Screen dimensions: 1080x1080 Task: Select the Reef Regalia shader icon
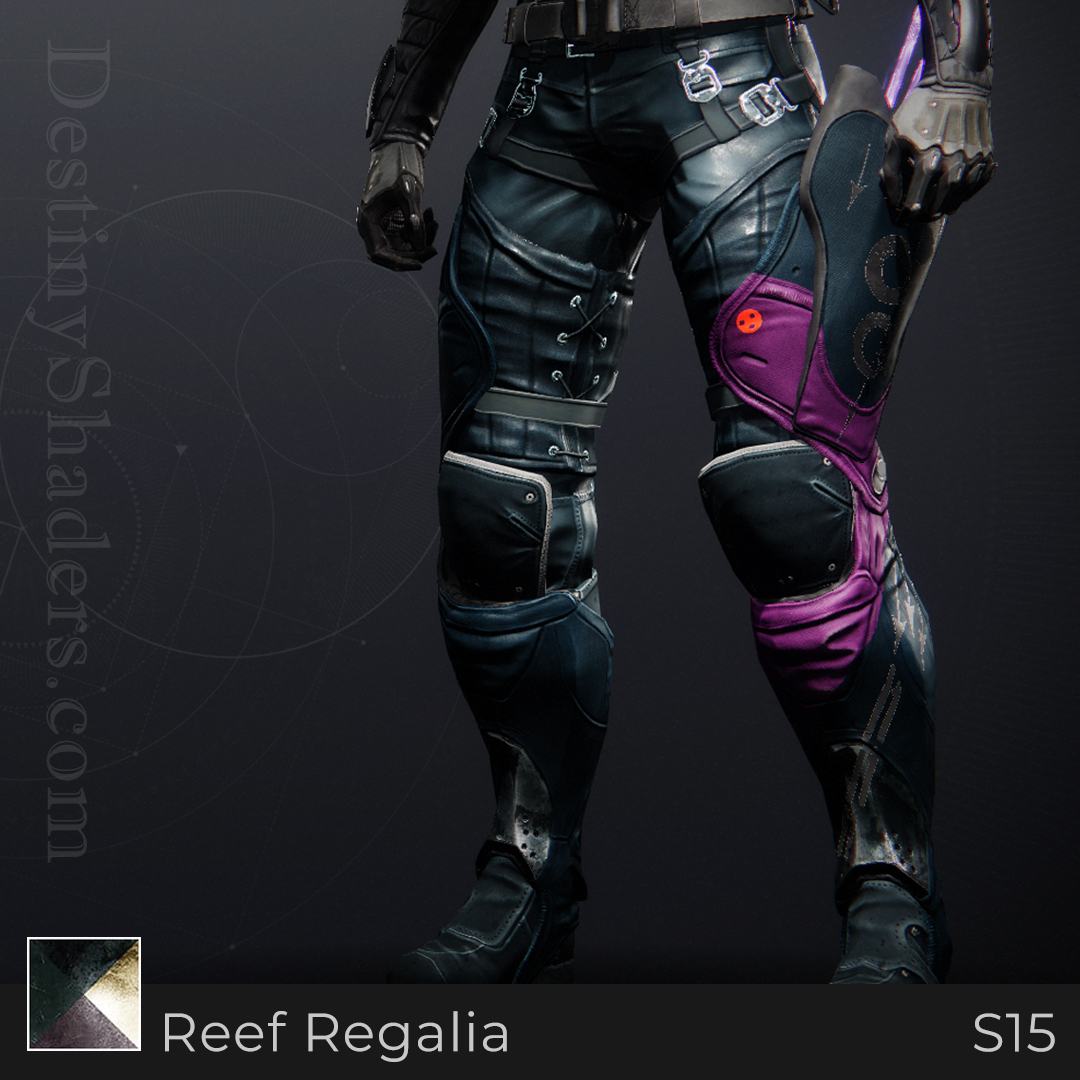tap(84, 993)
